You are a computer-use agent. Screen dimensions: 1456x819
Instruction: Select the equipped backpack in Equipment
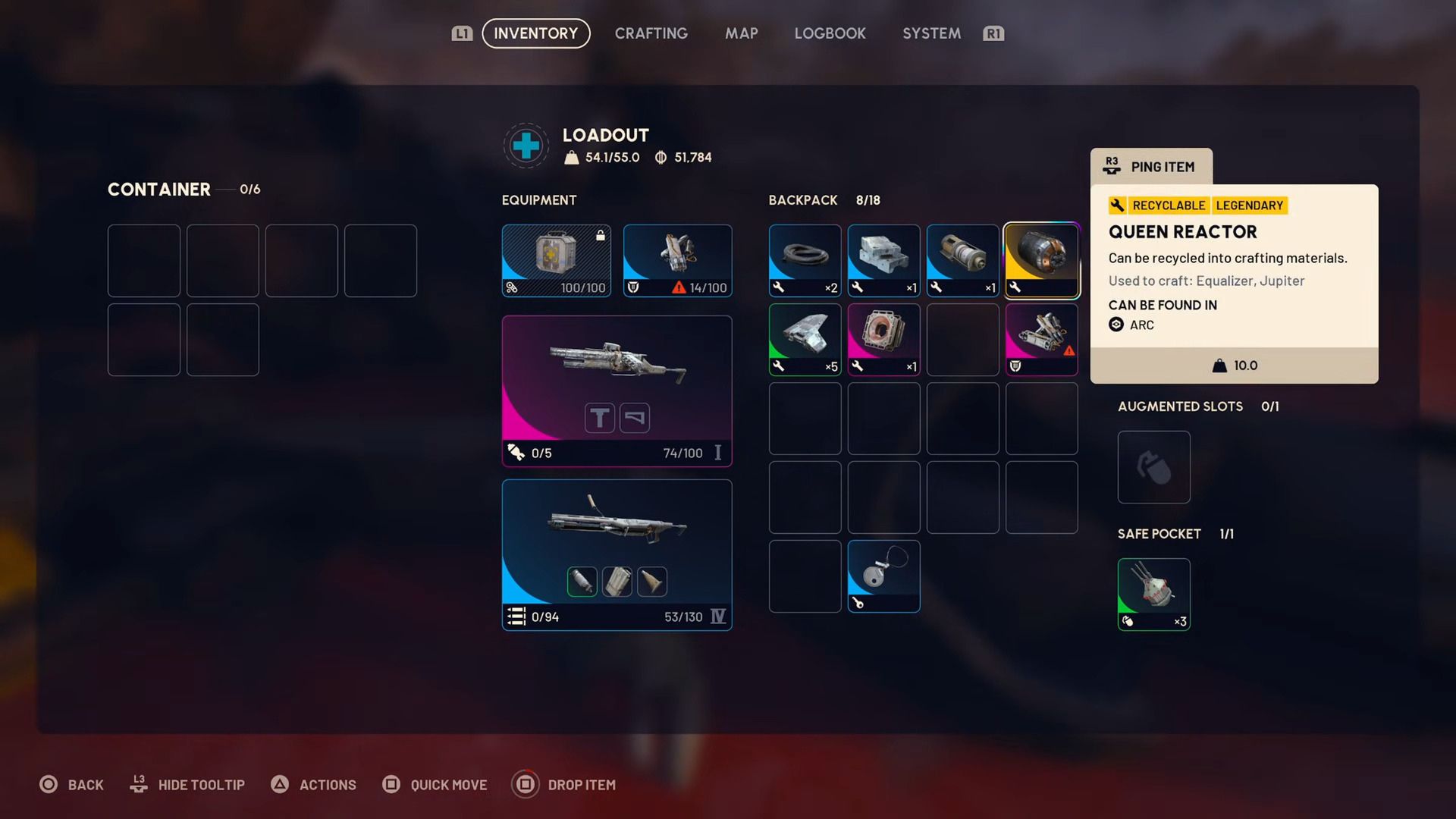(x=677, y=260)
